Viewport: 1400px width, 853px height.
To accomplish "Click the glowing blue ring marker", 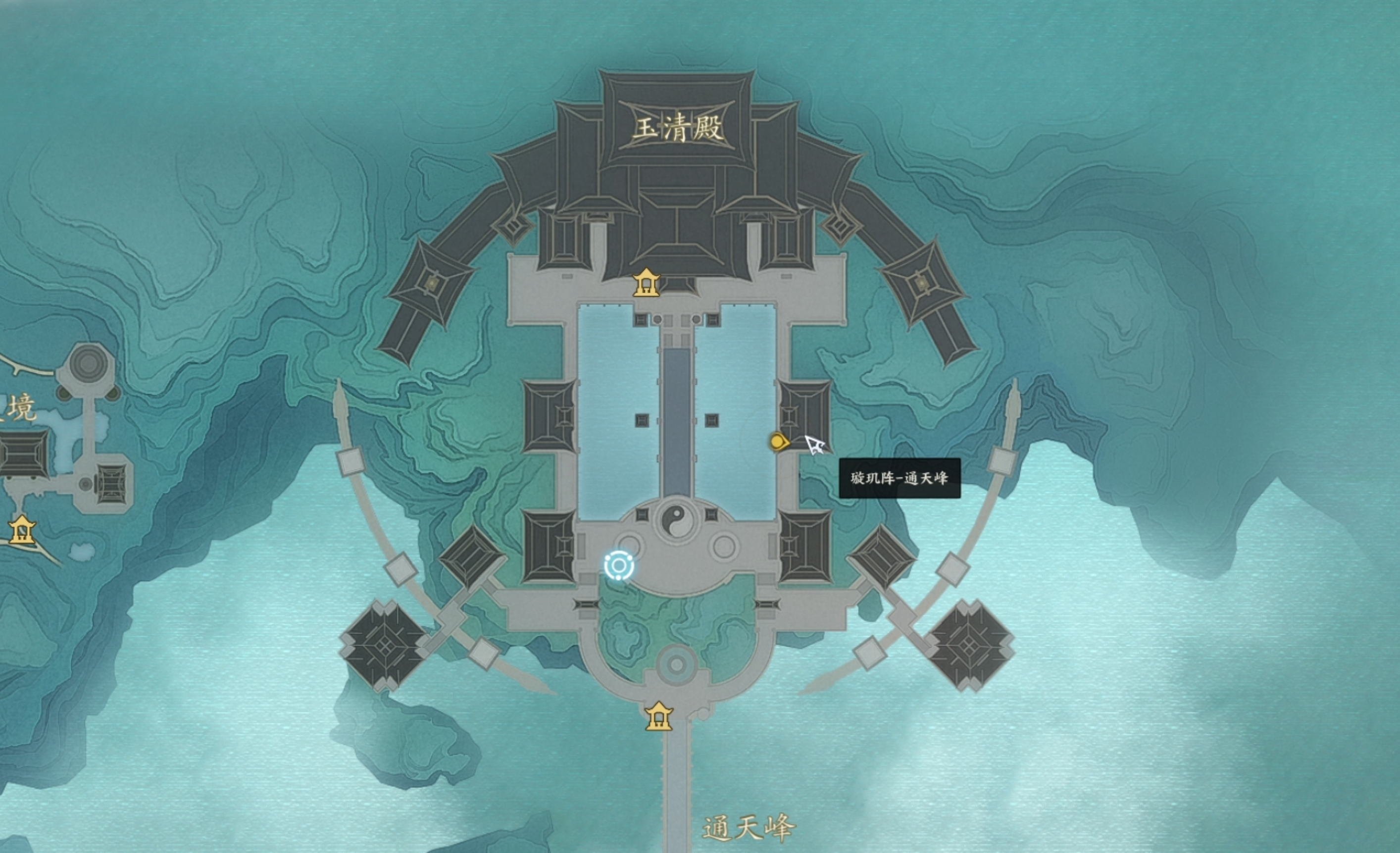I will pyautogui.click(x=619, y=566).
